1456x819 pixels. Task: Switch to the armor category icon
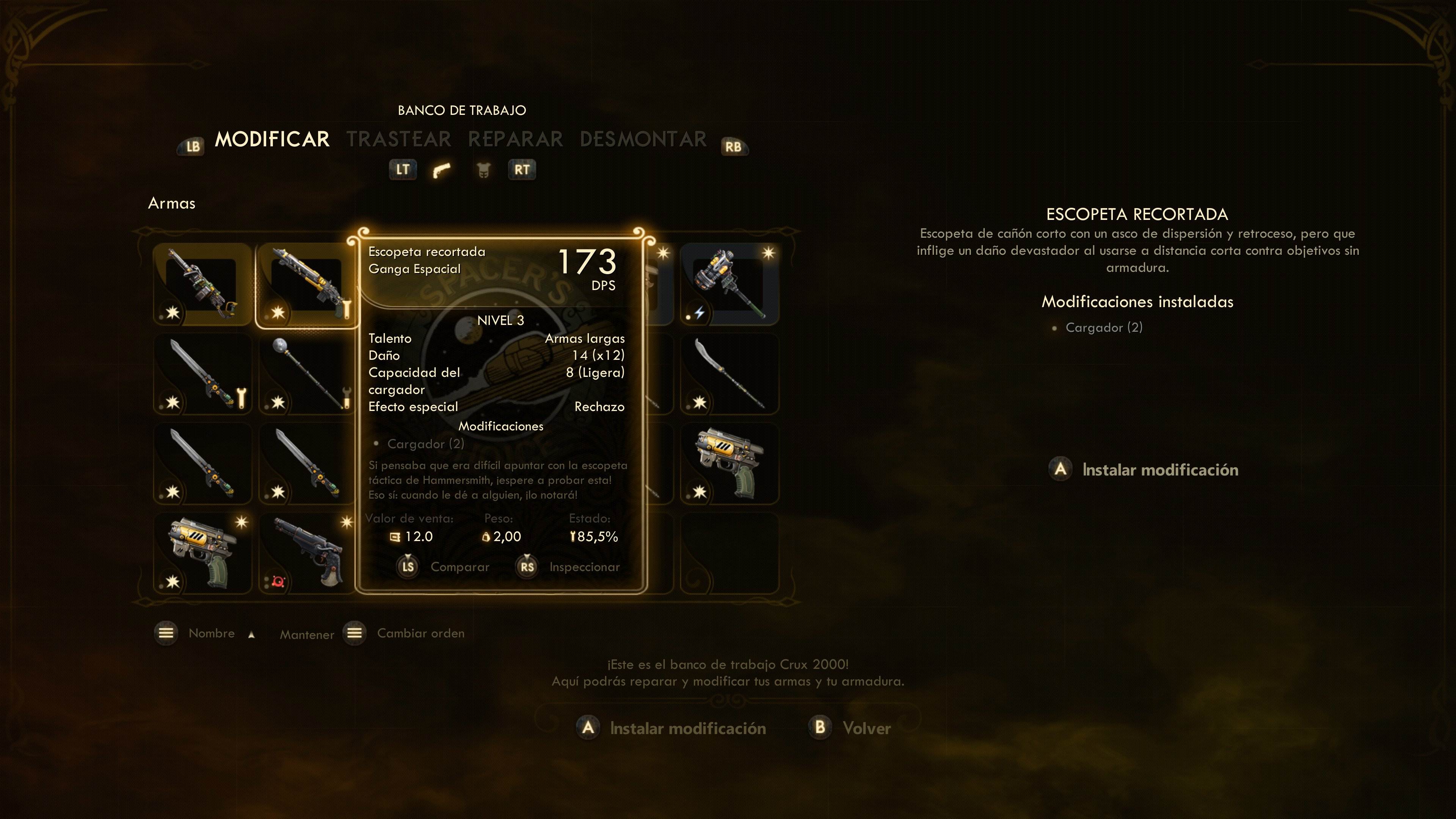pos(483,169)
